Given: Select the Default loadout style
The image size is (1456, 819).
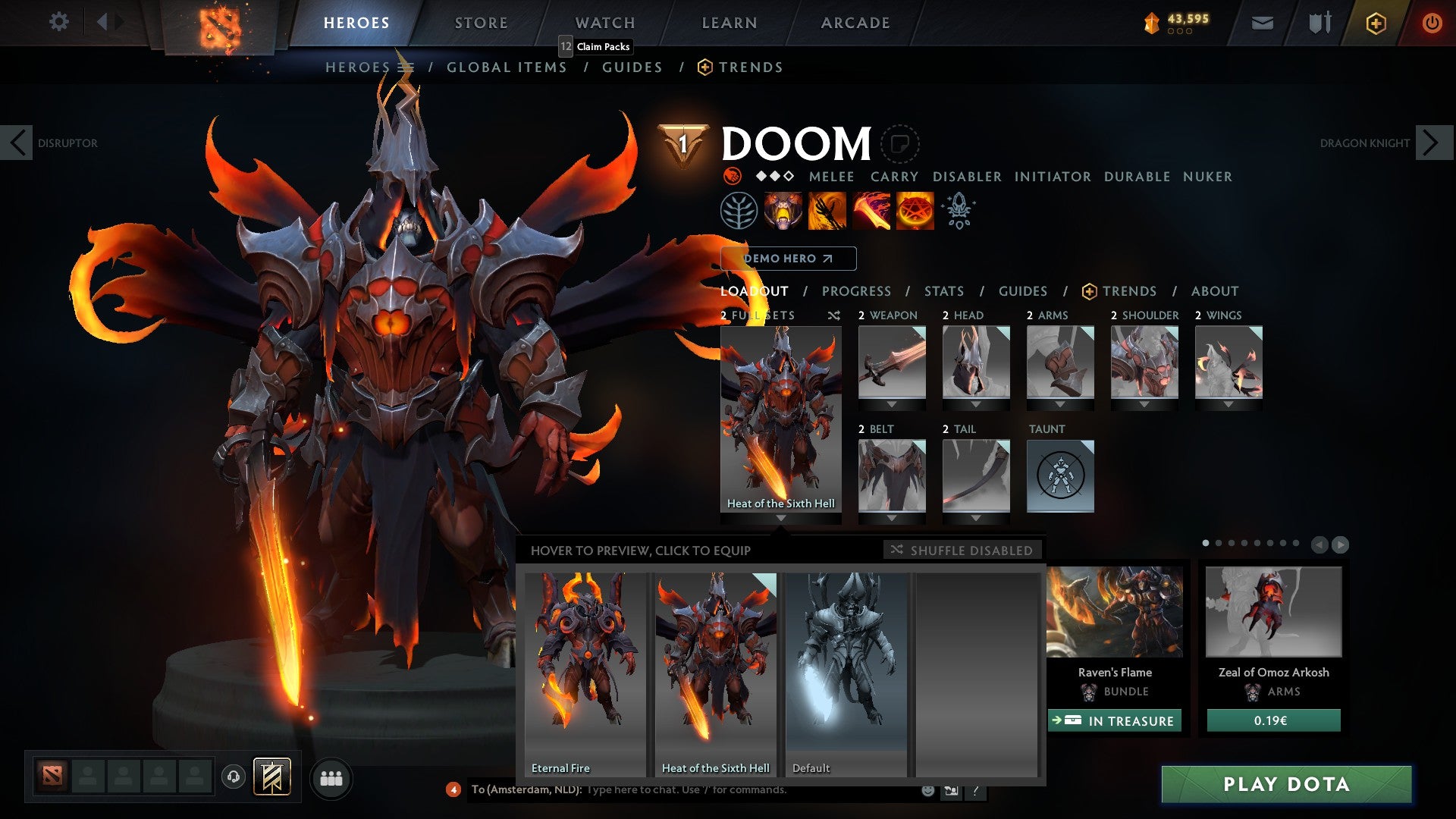Looking at the screenshot, I should (x=846, y=667).
